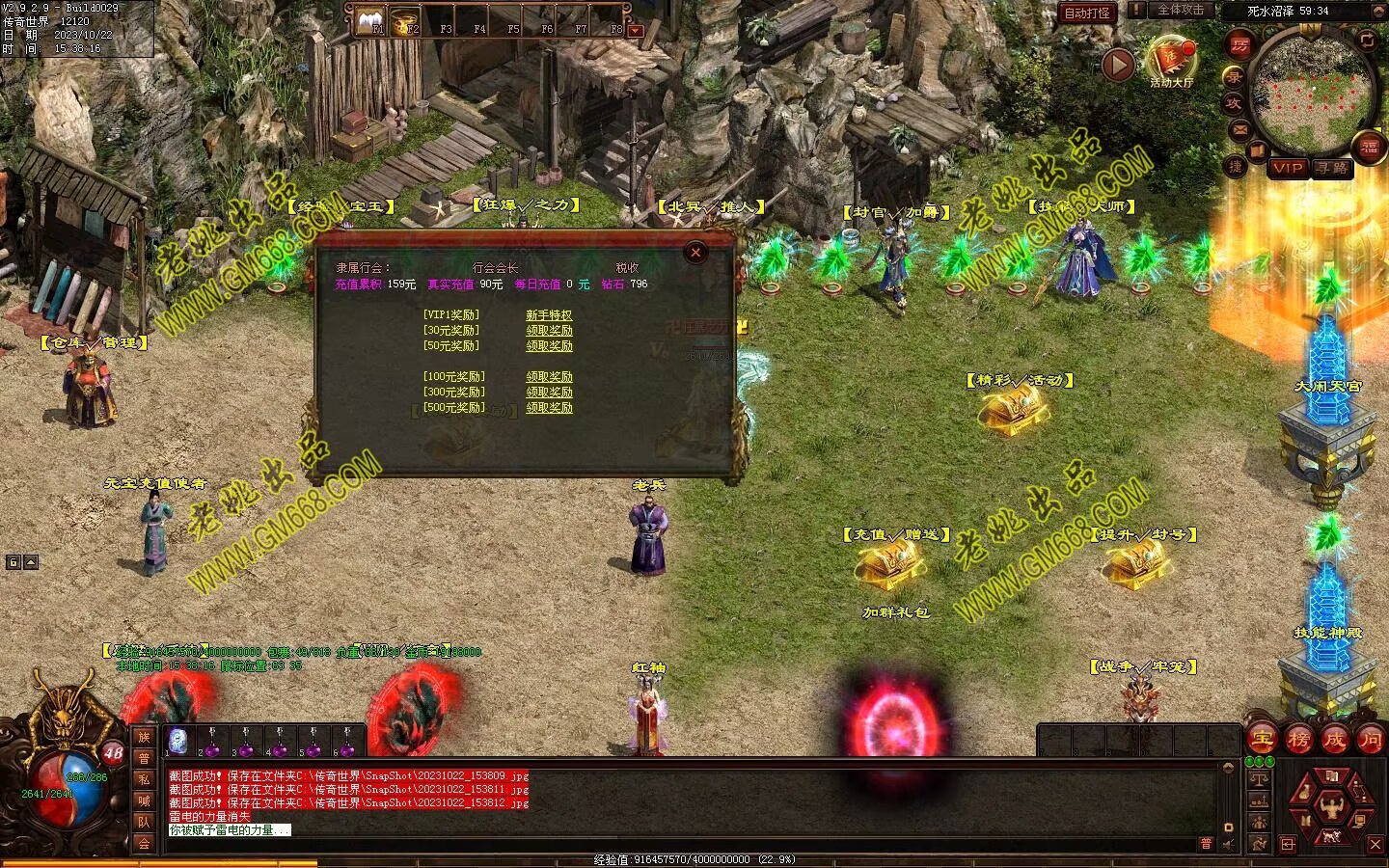Select 全体攻击 attack mode button

coord(1180,11)
